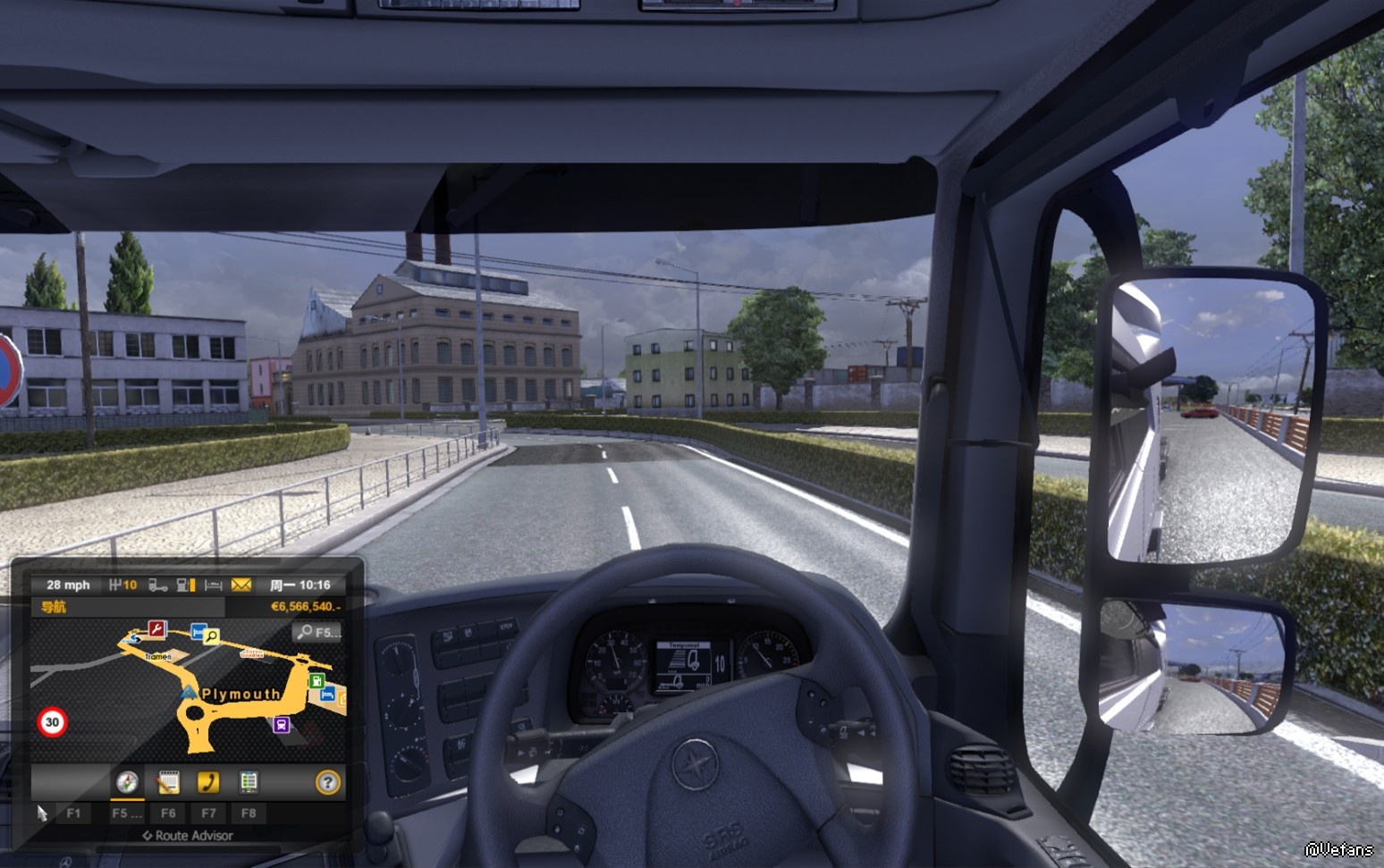This screenshot has height=868, width=1384.
Task: Open the yellow mail envelope icon
Action: tap(241, 585)
